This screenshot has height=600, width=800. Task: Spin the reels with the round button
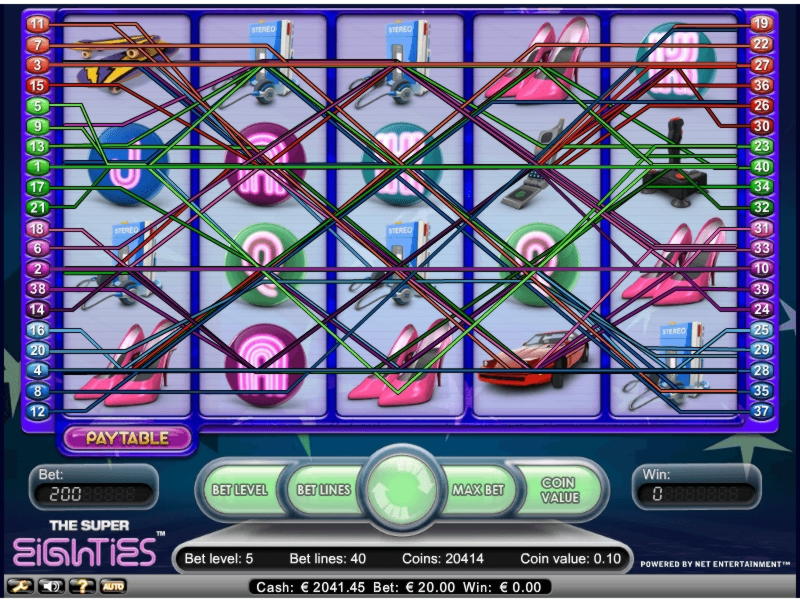(399, 489)
